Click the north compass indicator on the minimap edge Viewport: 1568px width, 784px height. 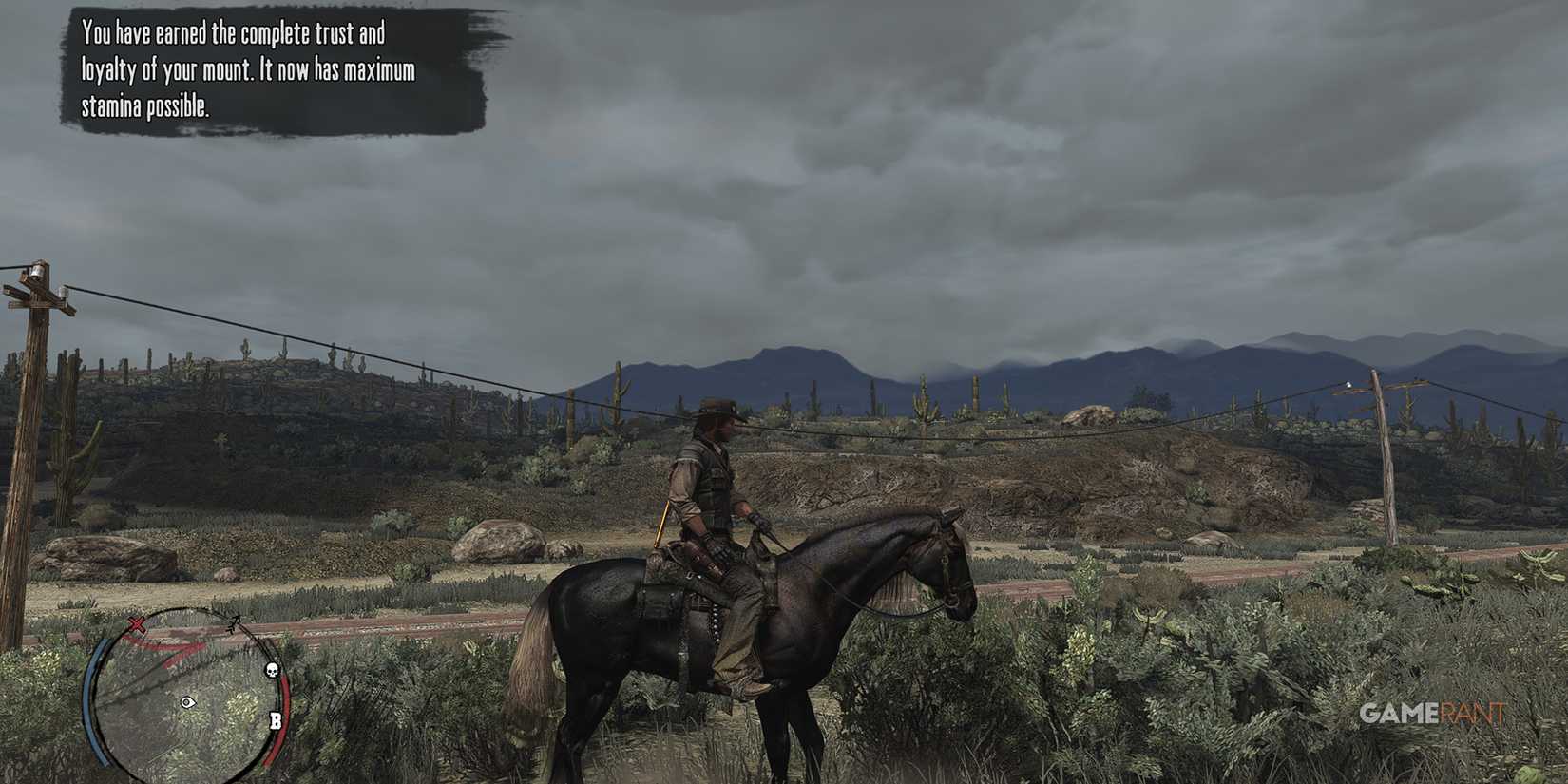(236, 622)
